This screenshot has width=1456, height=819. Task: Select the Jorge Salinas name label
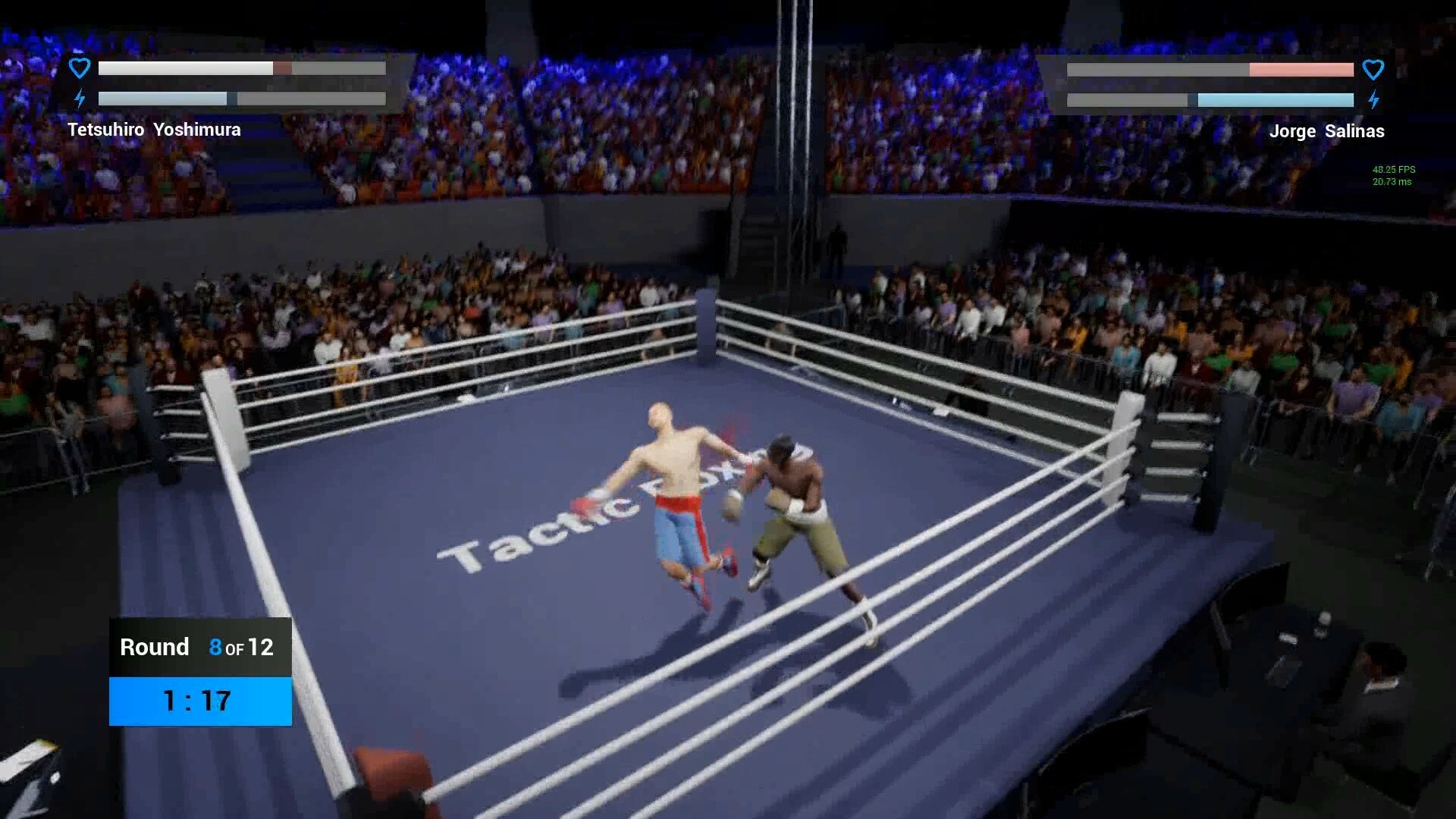pos(1327,130)
